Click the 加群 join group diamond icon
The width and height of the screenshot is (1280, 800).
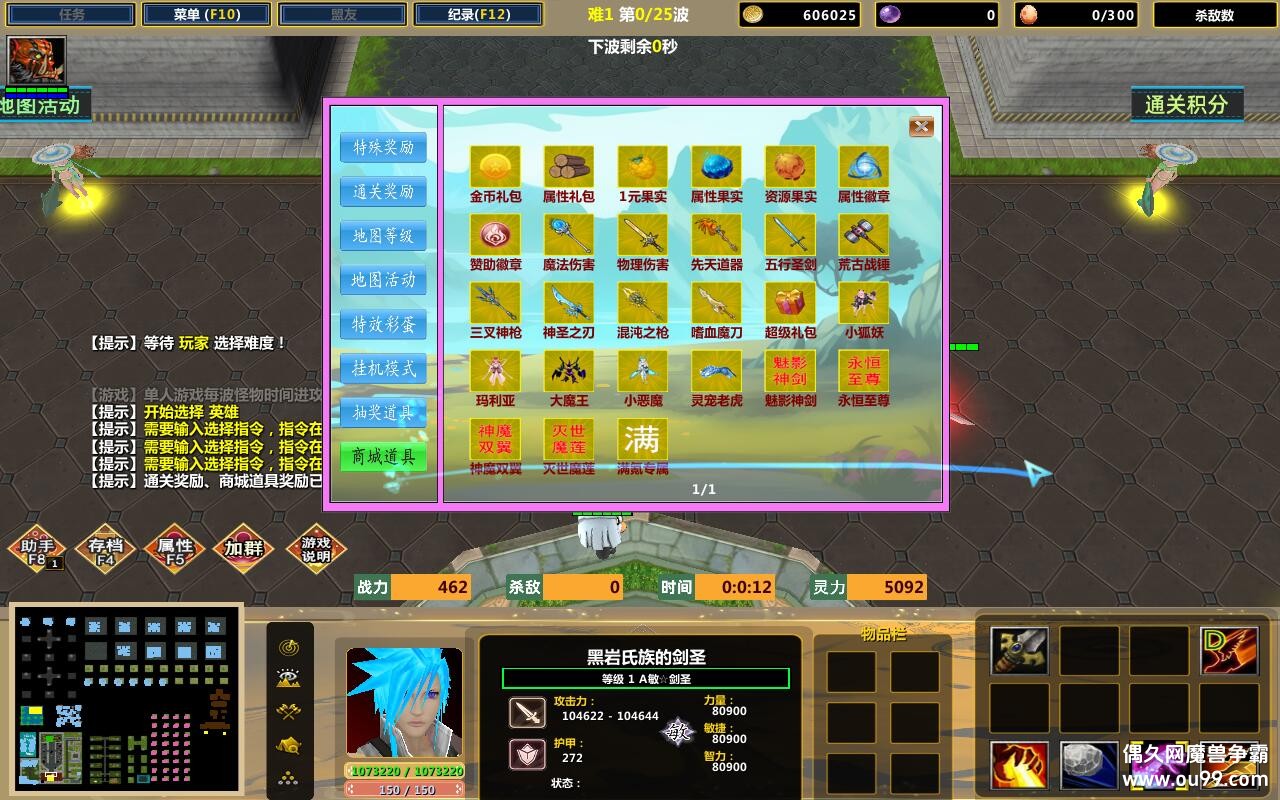coord(245,547)
